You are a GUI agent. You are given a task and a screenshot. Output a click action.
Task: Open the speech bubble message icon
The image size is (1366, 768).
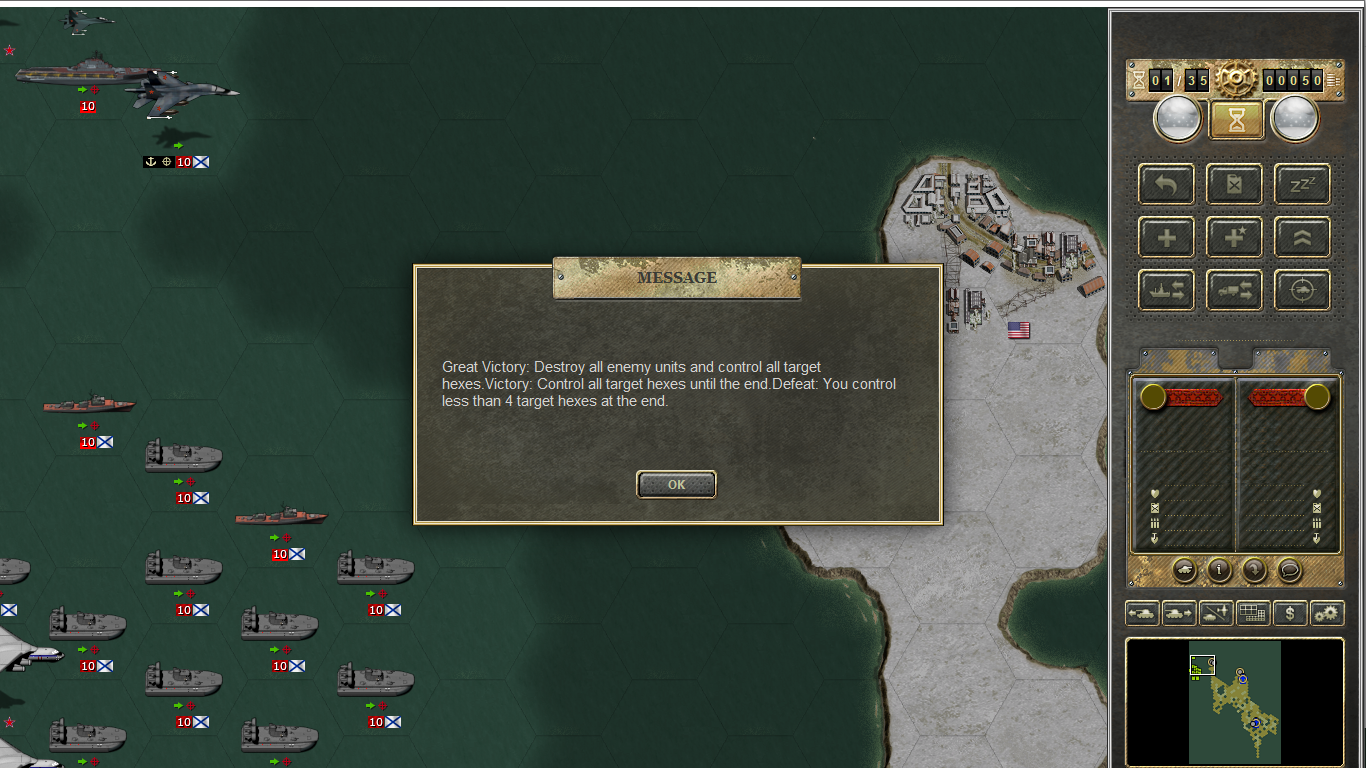click(1289, 570)
